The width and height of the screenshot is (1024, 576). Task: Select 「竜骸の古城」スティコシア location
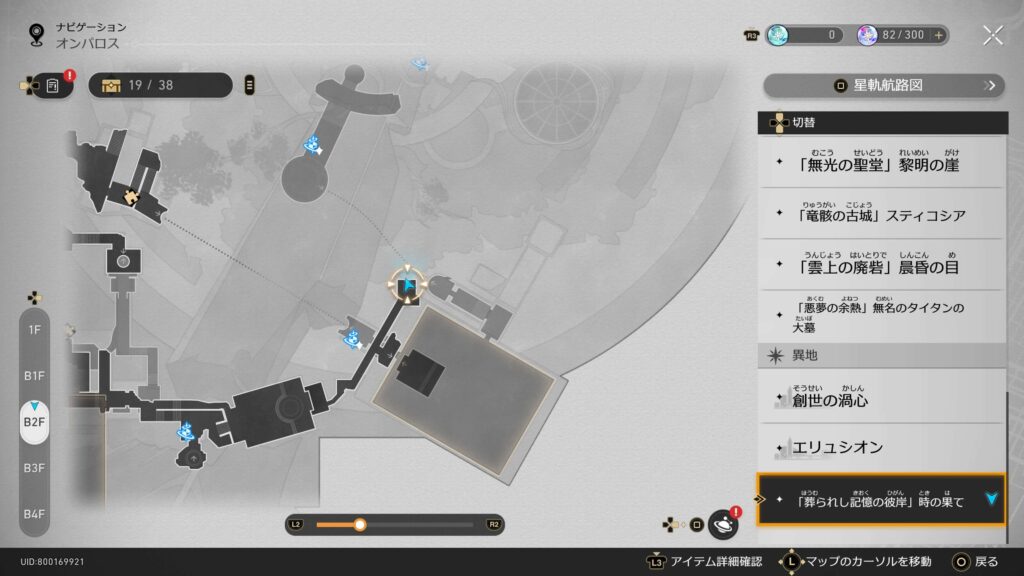880,213
